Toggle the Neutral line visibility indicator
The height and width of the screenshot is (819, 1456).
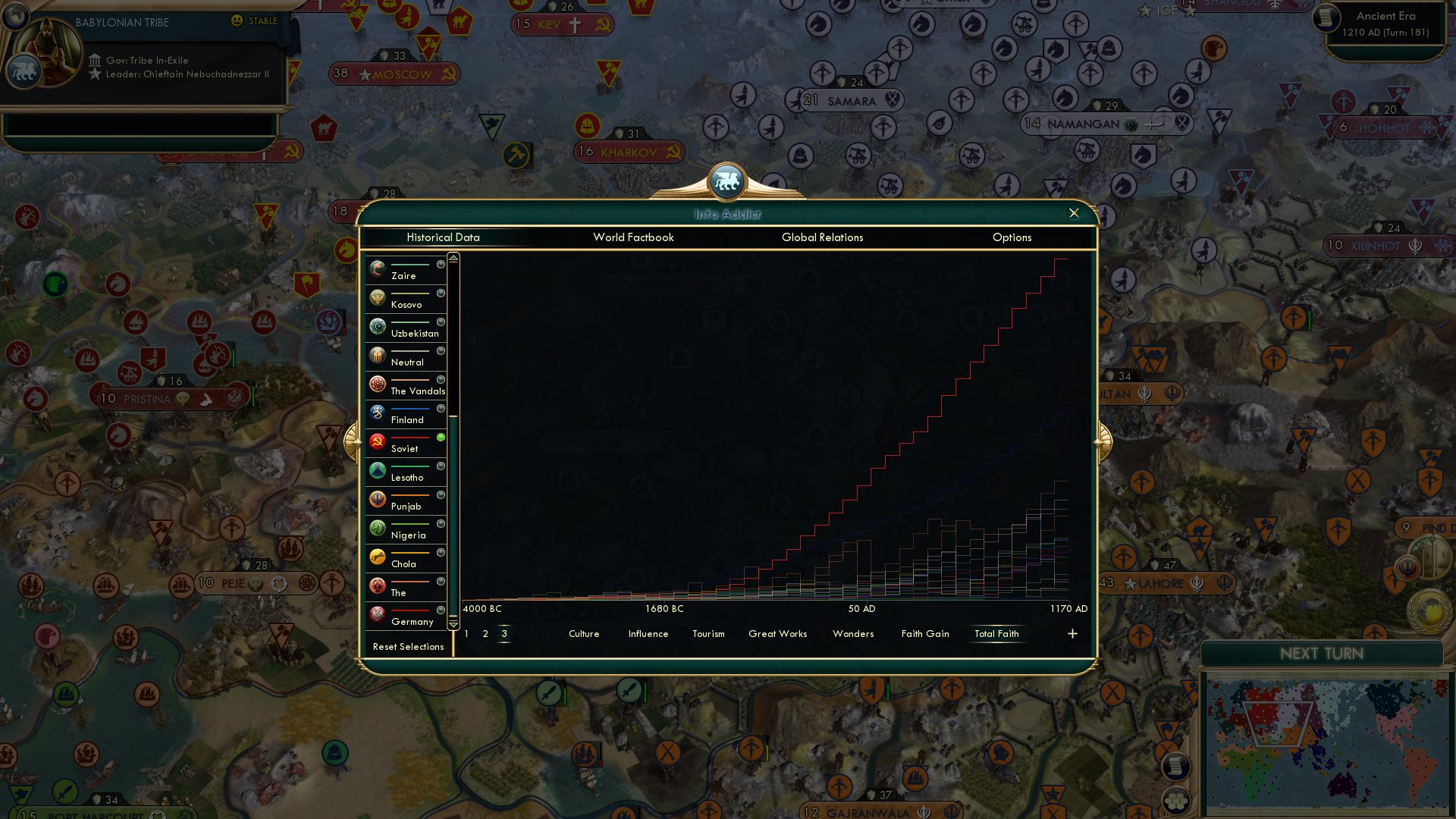click(x=441, y=351)
